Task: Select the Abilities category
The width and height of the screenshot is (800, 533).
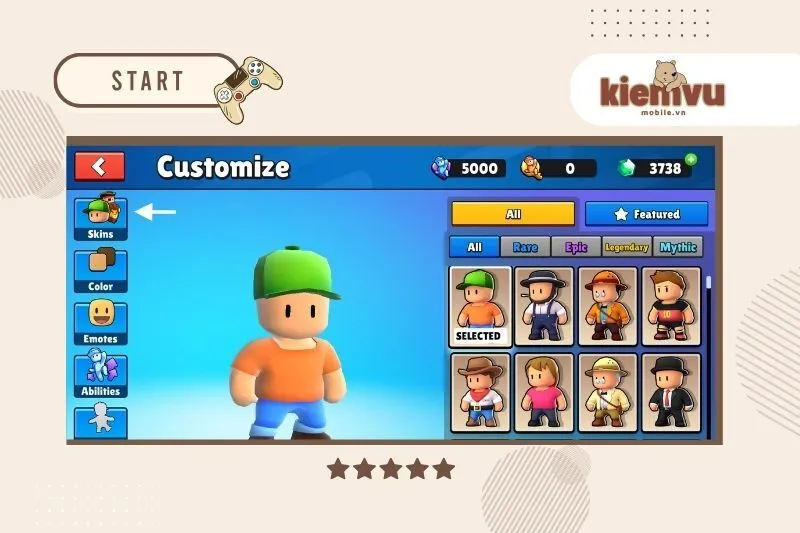Action: click(101, 374)
